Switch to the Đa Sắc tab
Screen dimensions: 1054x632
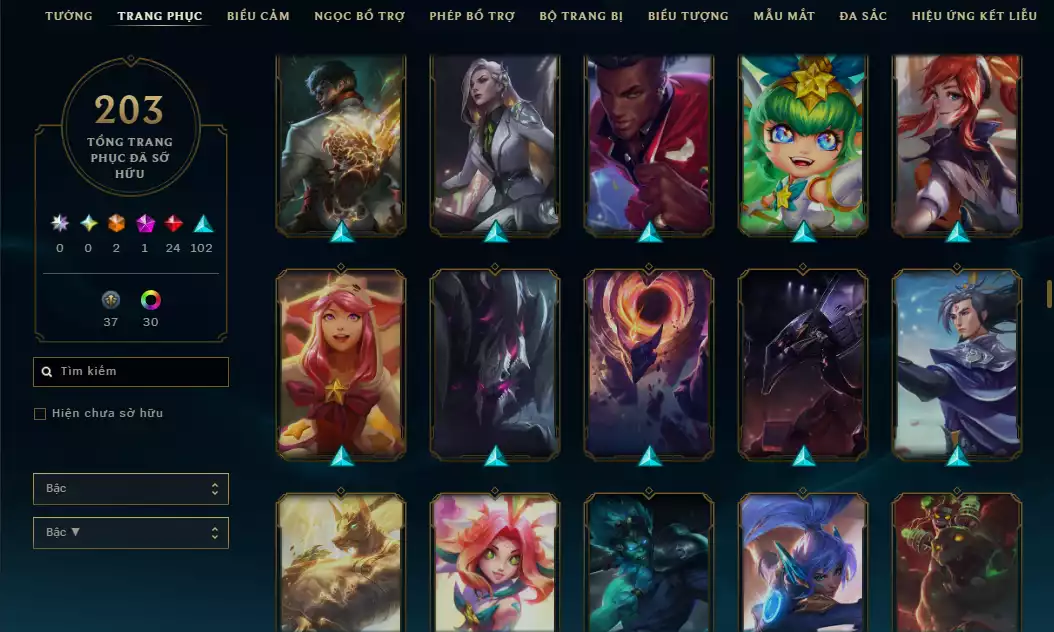[863, 16]
